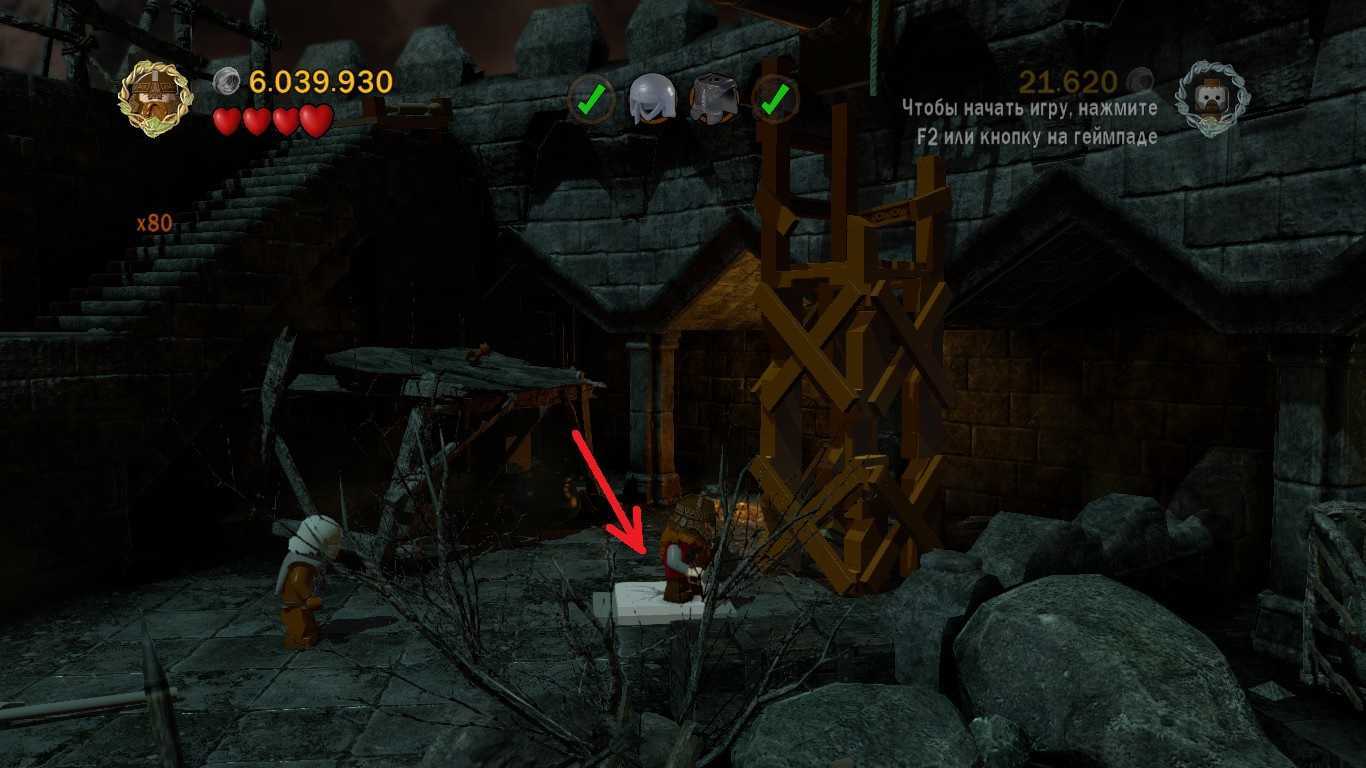
Task: Click Gimli's gold-wreathed character portrait
Action: [x=154, y=98]
